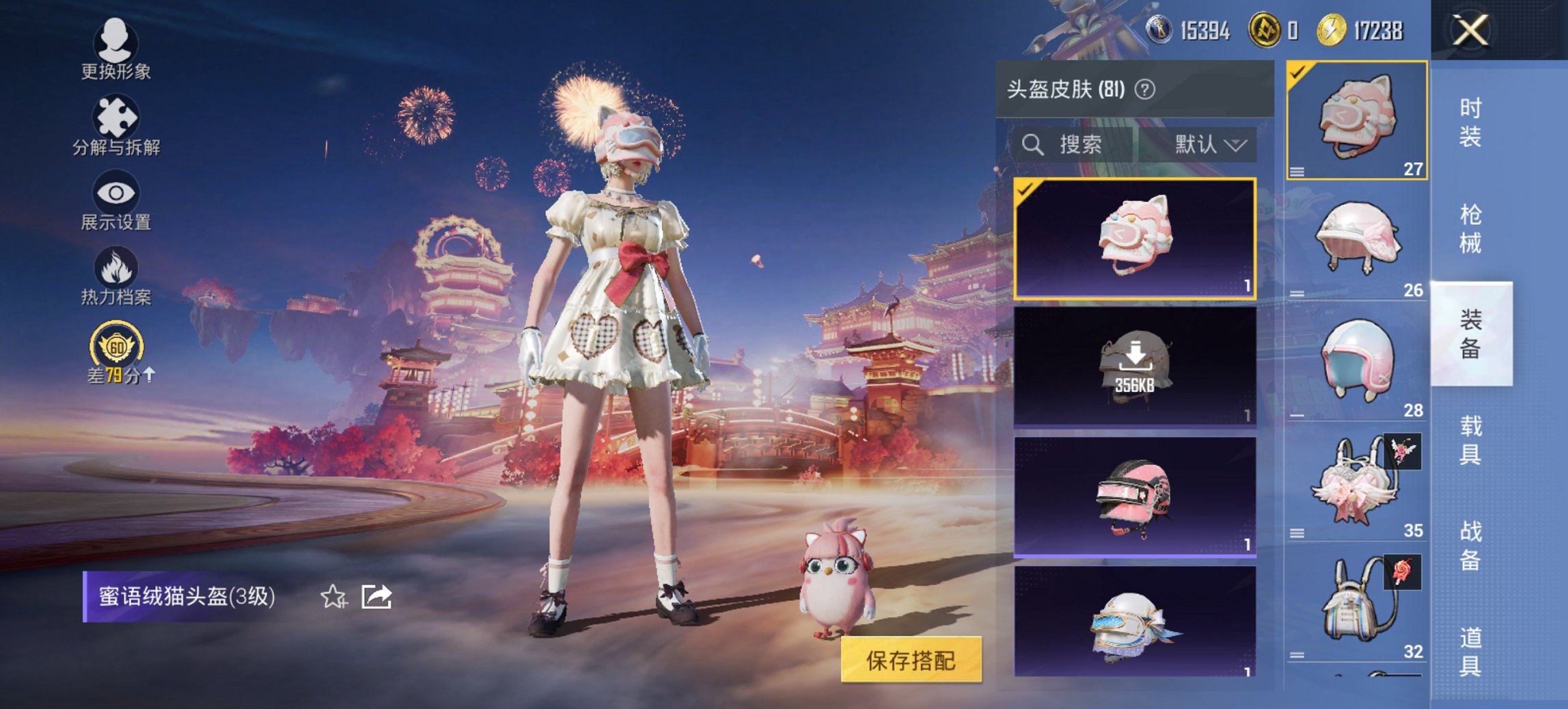Tap the search magnifier in the helmet panel
1568x709 pixels.
click(x=1032, y=145)
